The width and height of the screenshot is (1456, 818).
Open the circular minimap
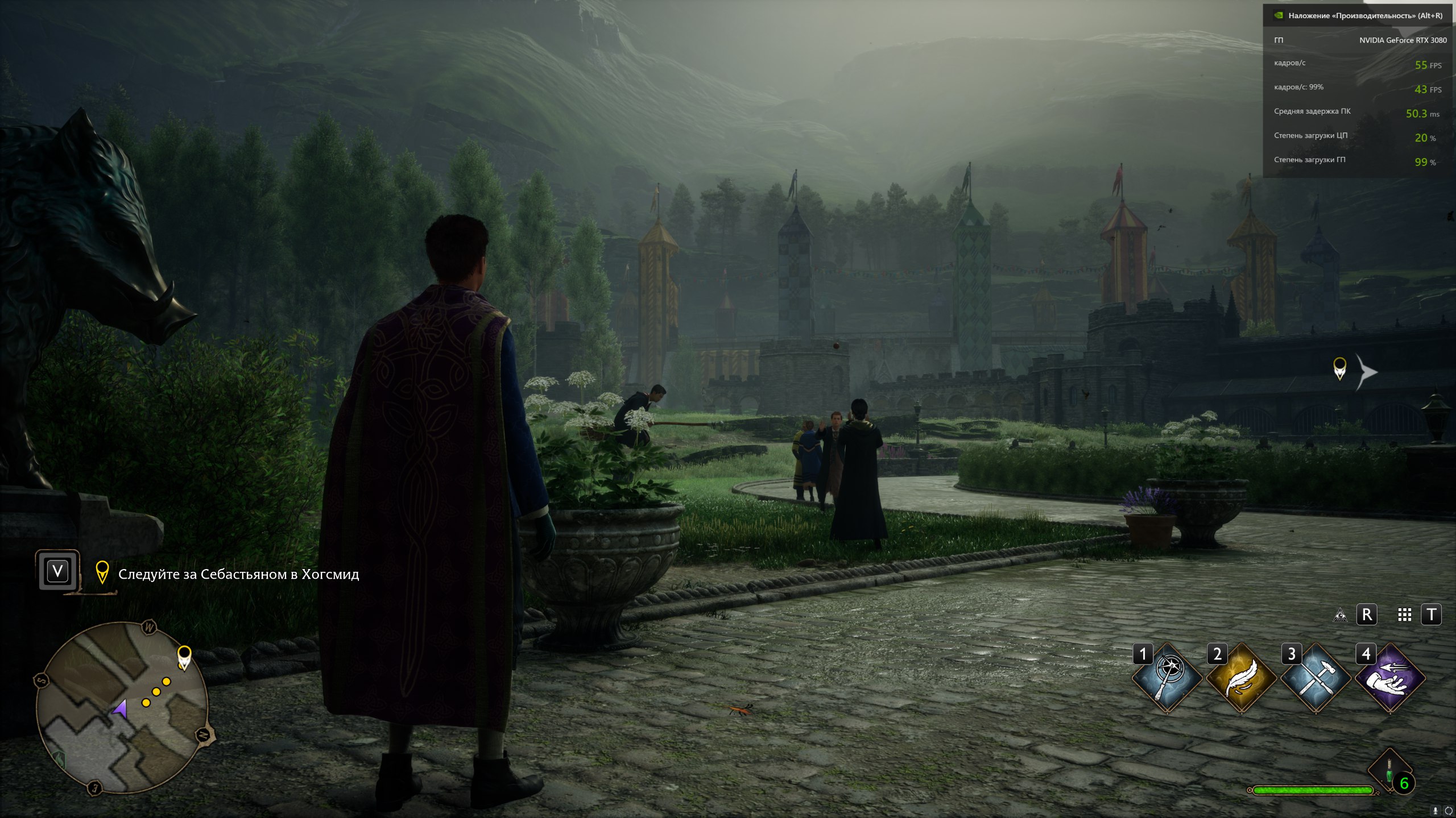(122, 708)
